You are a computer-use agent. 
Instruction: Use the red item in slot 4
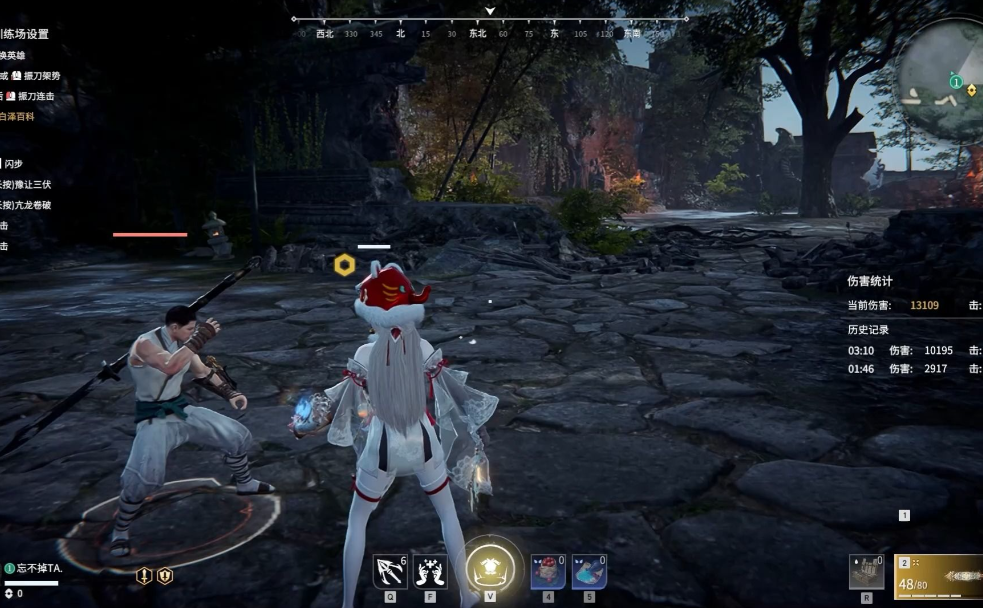pos(547,571)
